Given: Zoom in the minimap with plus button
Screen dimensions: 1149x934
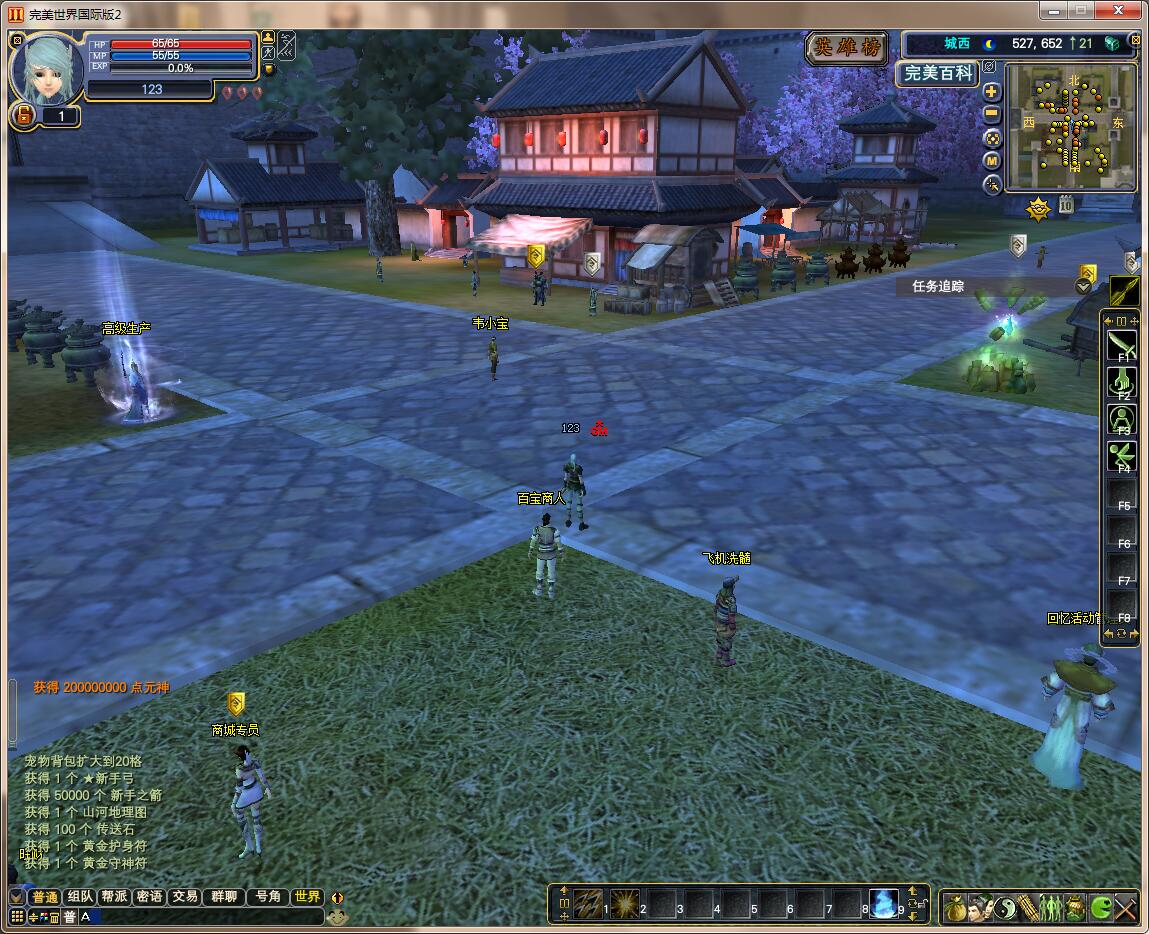Looking at the screenshot, I should [x=992, y=91].
